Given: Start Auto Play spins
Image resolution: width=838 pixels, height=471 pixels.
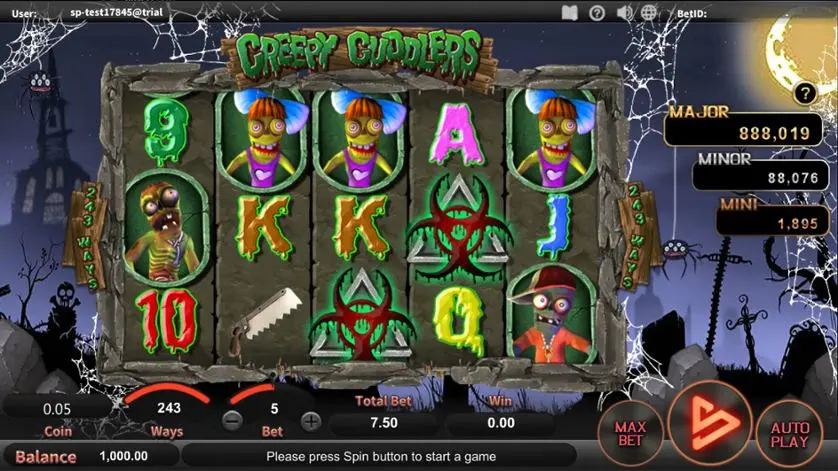Looking at the screenshot, I should click(x=790, y=434).
